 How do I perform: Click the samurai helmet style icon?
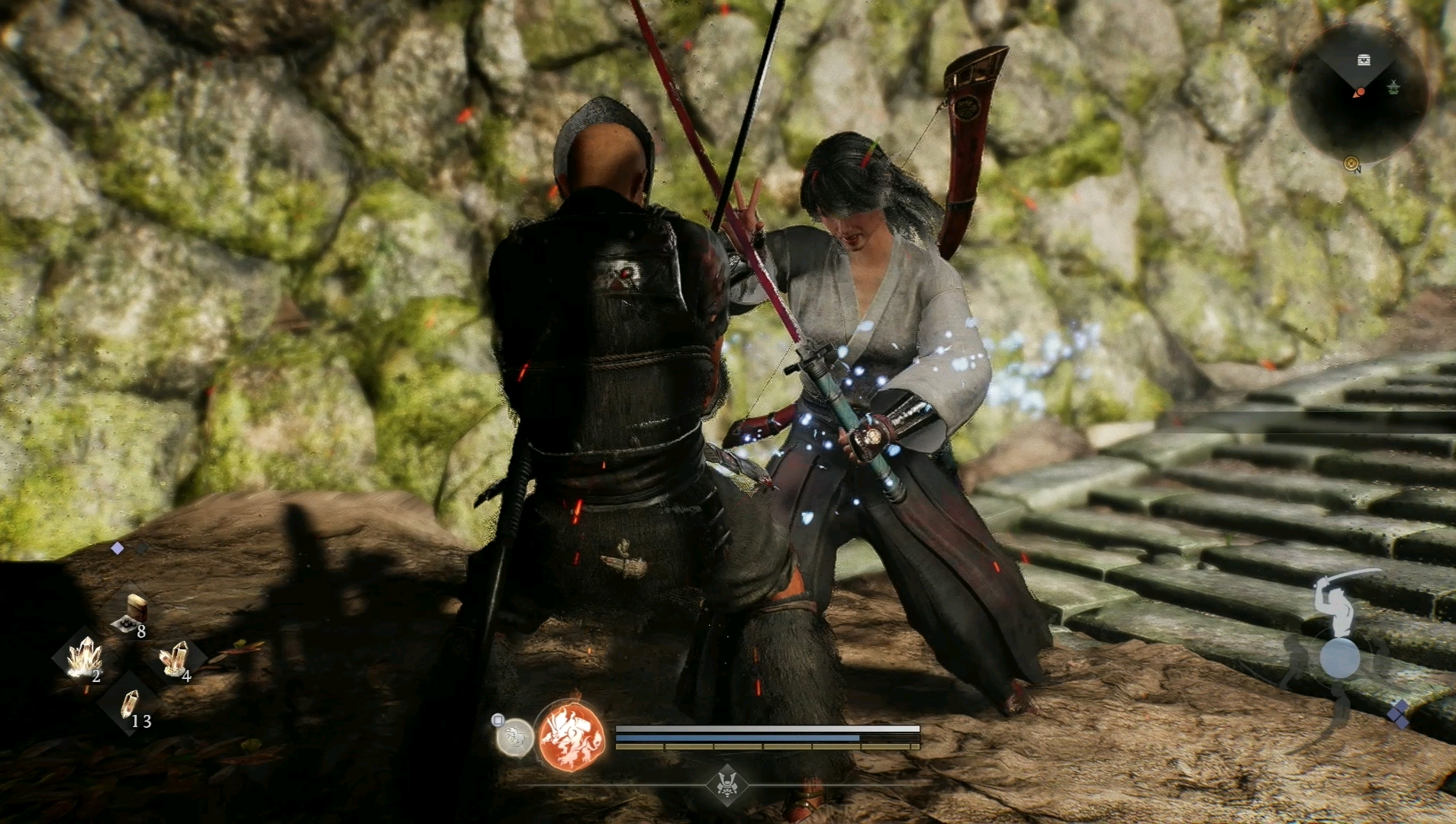pos(726,784)
